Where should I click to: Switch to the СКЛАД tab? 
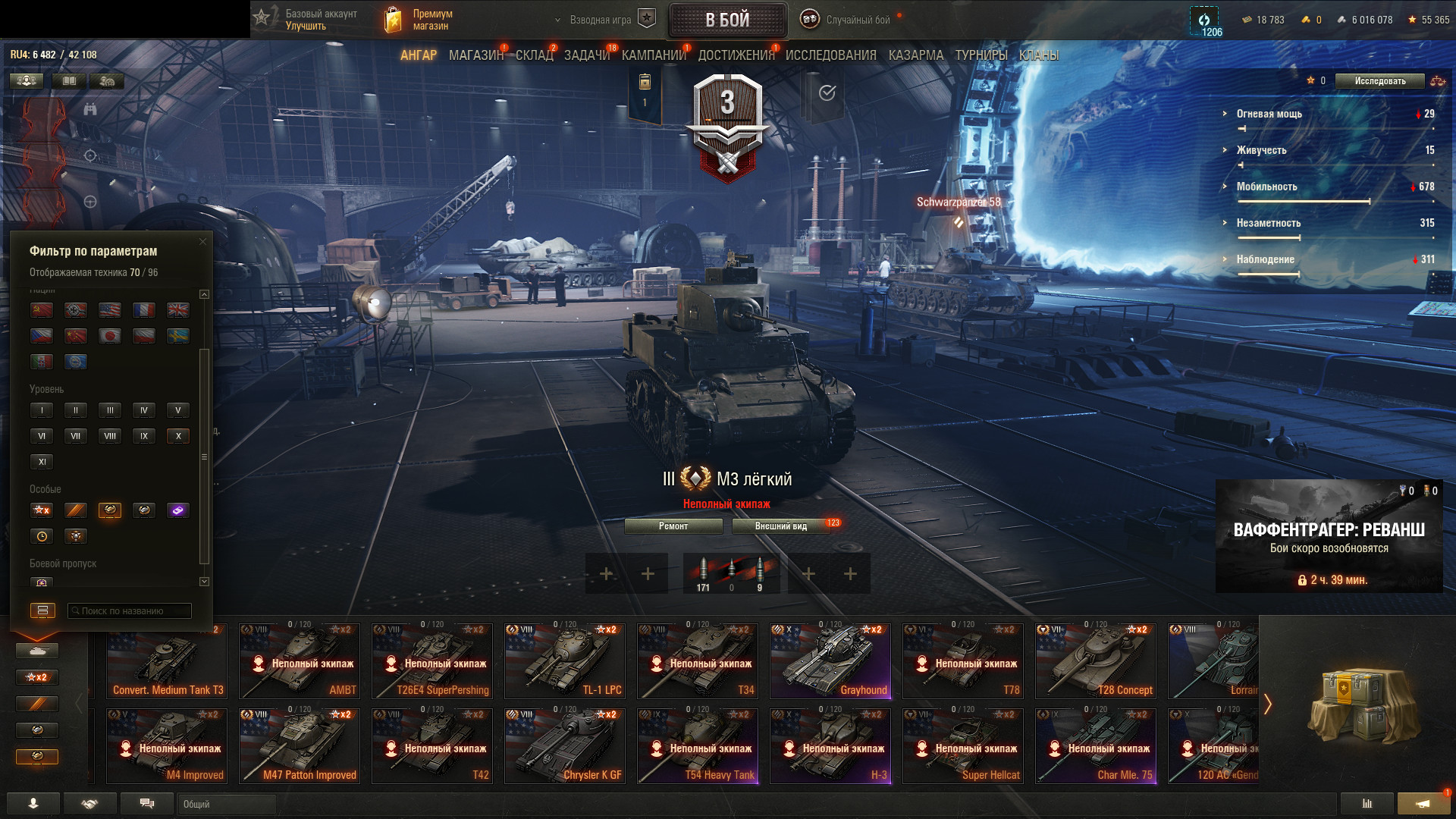click(534, 55)
